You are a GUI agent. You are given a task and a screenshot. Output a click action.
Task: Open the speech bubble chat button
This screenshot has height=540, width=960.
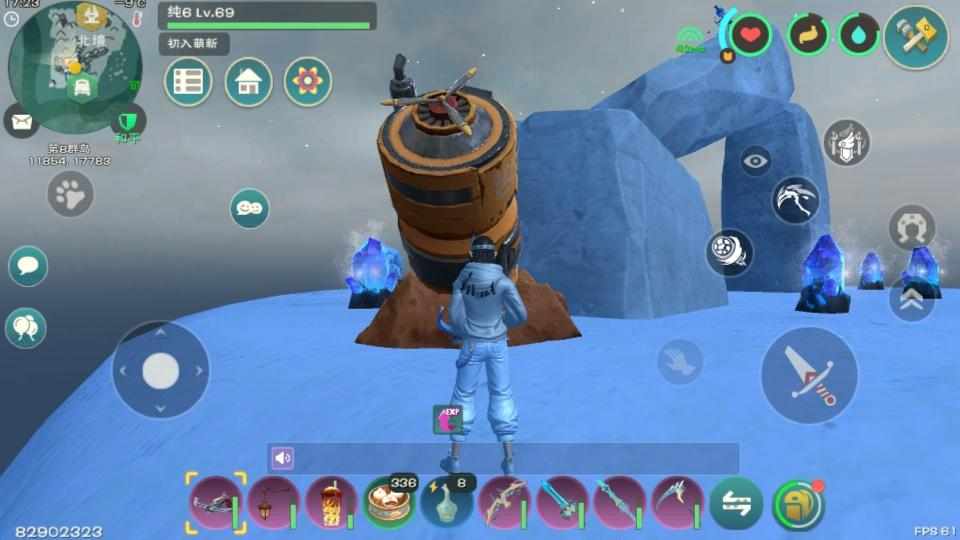28,266
